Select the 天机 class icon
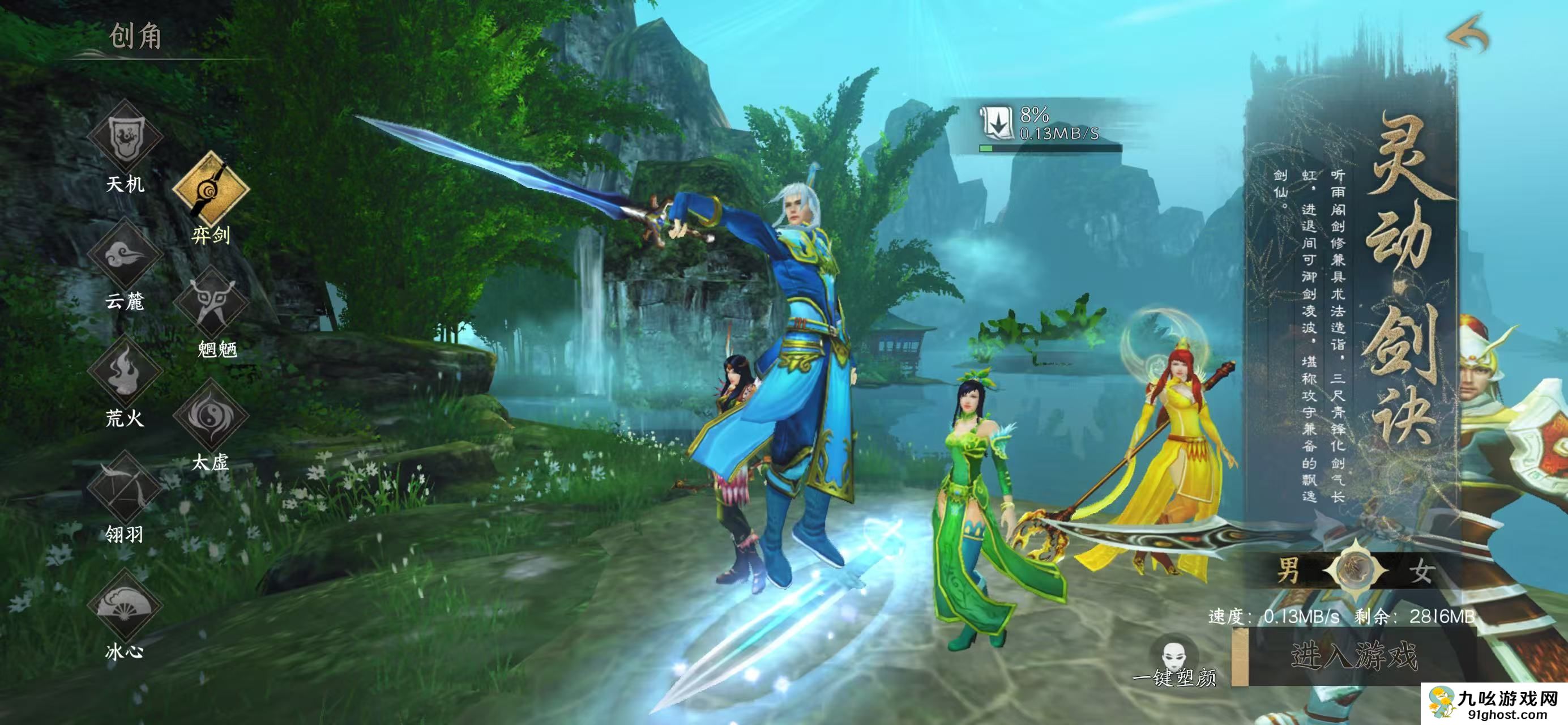1568x725 pixels. click(x=125, y=136)
